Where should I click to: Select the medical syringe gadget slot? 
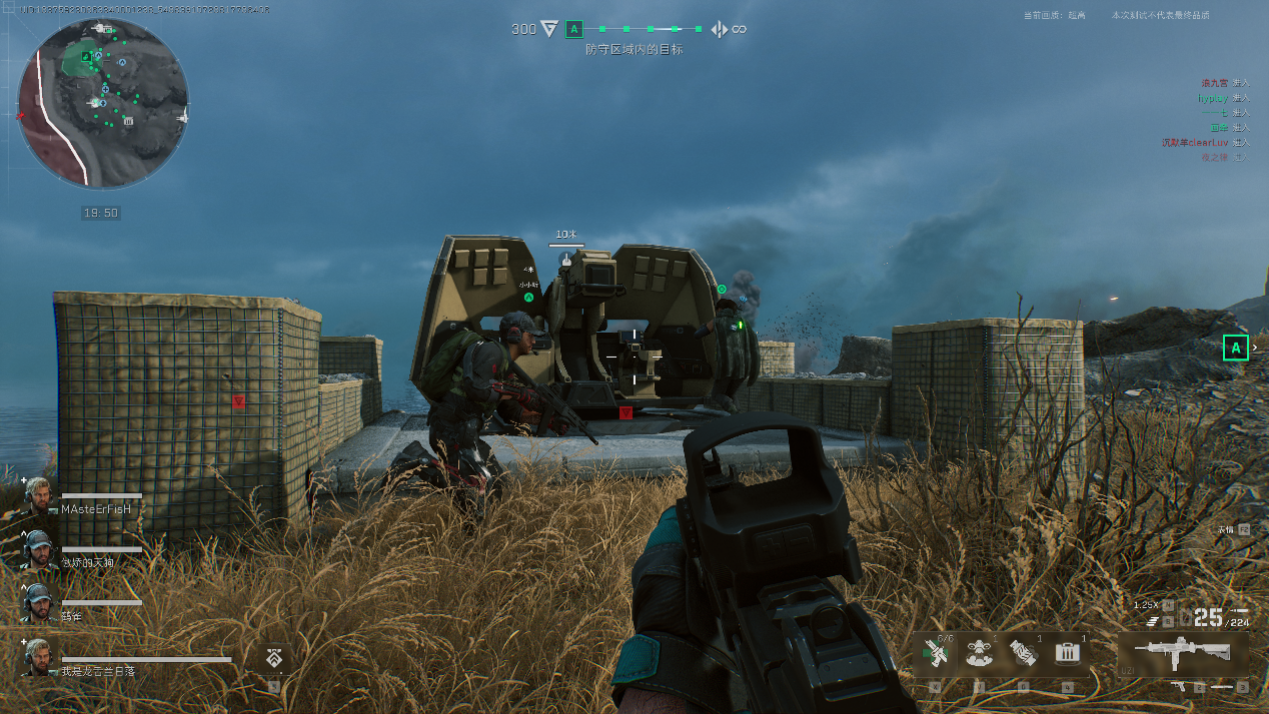(935, 654)
